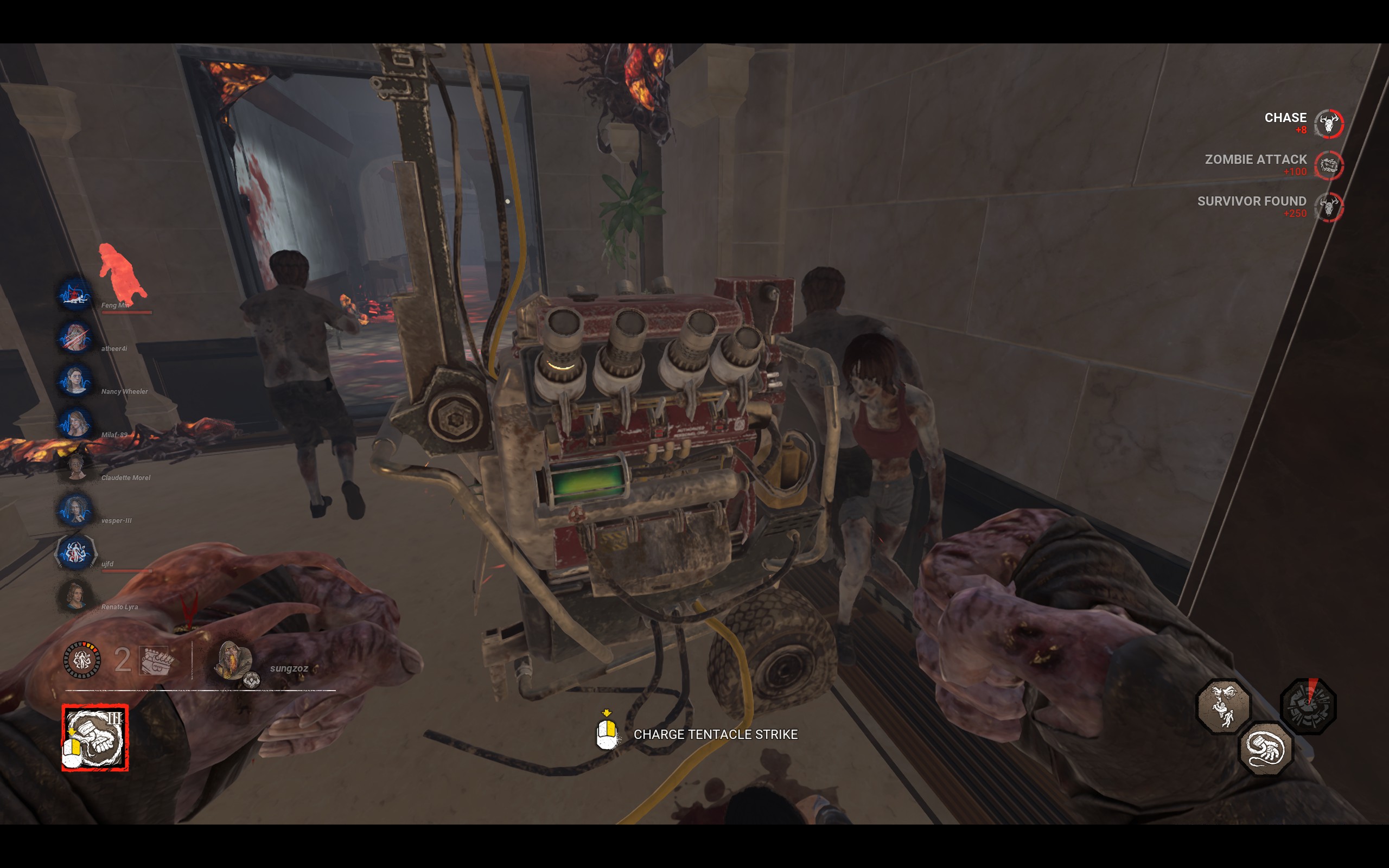Choose Milaf-89's survivor portrait
Viewport: 1389px width, 868px height.
tap(75, 424)
